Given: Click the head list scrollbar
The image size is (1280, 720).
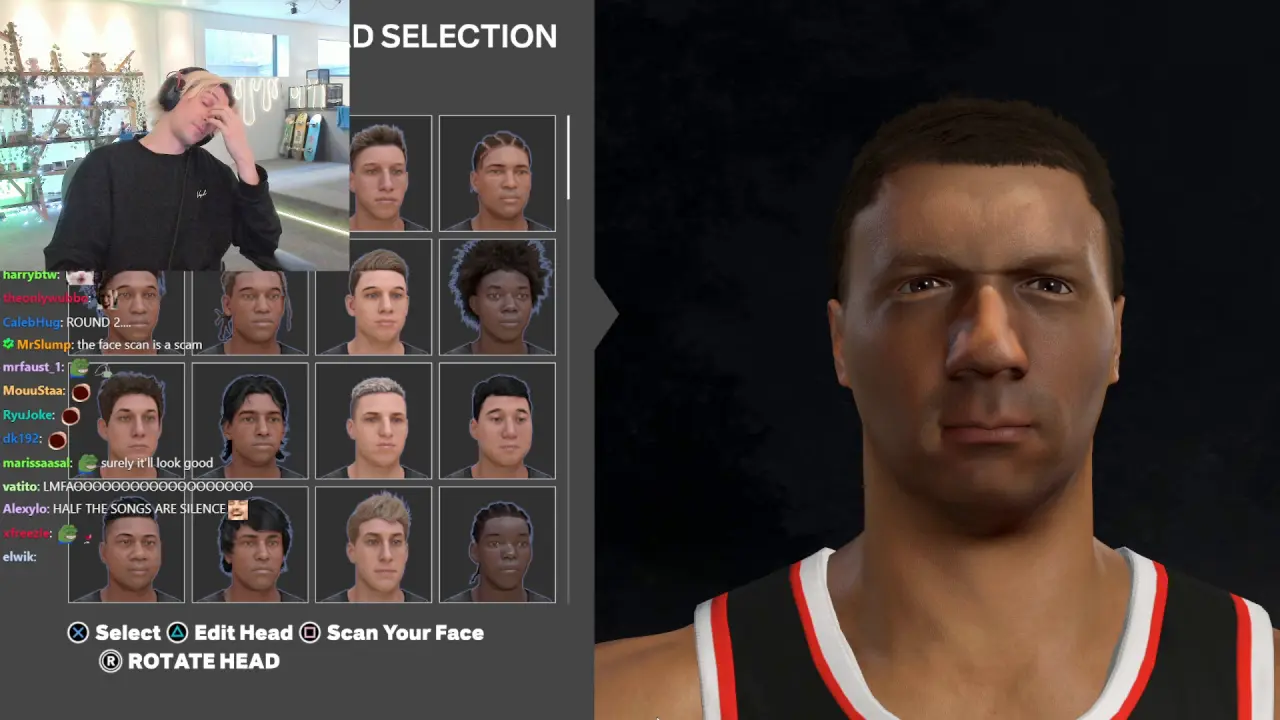Looking at the screenshot, I should pyautogui.click(x=568, y=157).
